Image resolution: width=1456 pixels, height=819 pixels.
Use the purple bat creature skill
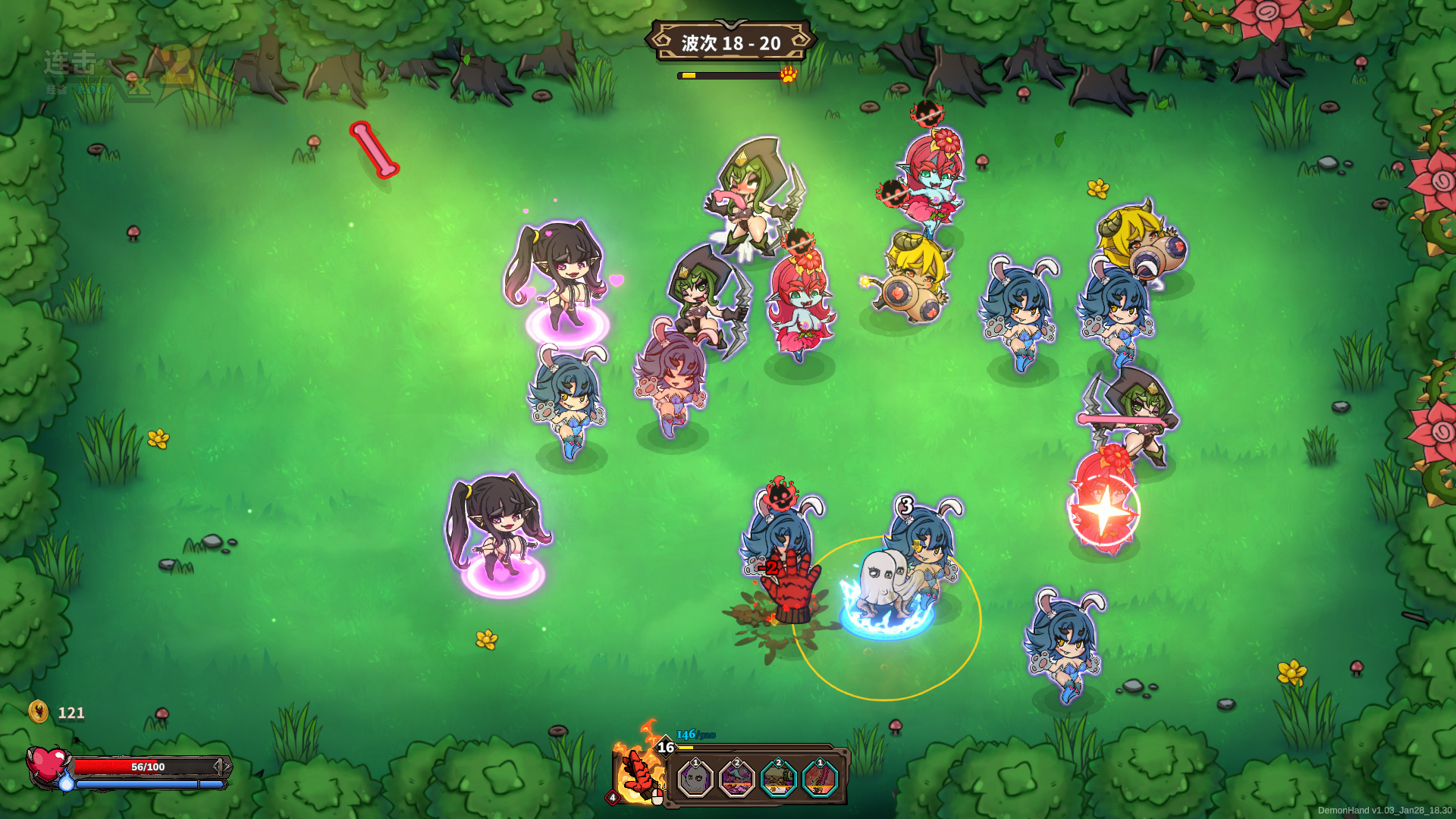point(736,779)
